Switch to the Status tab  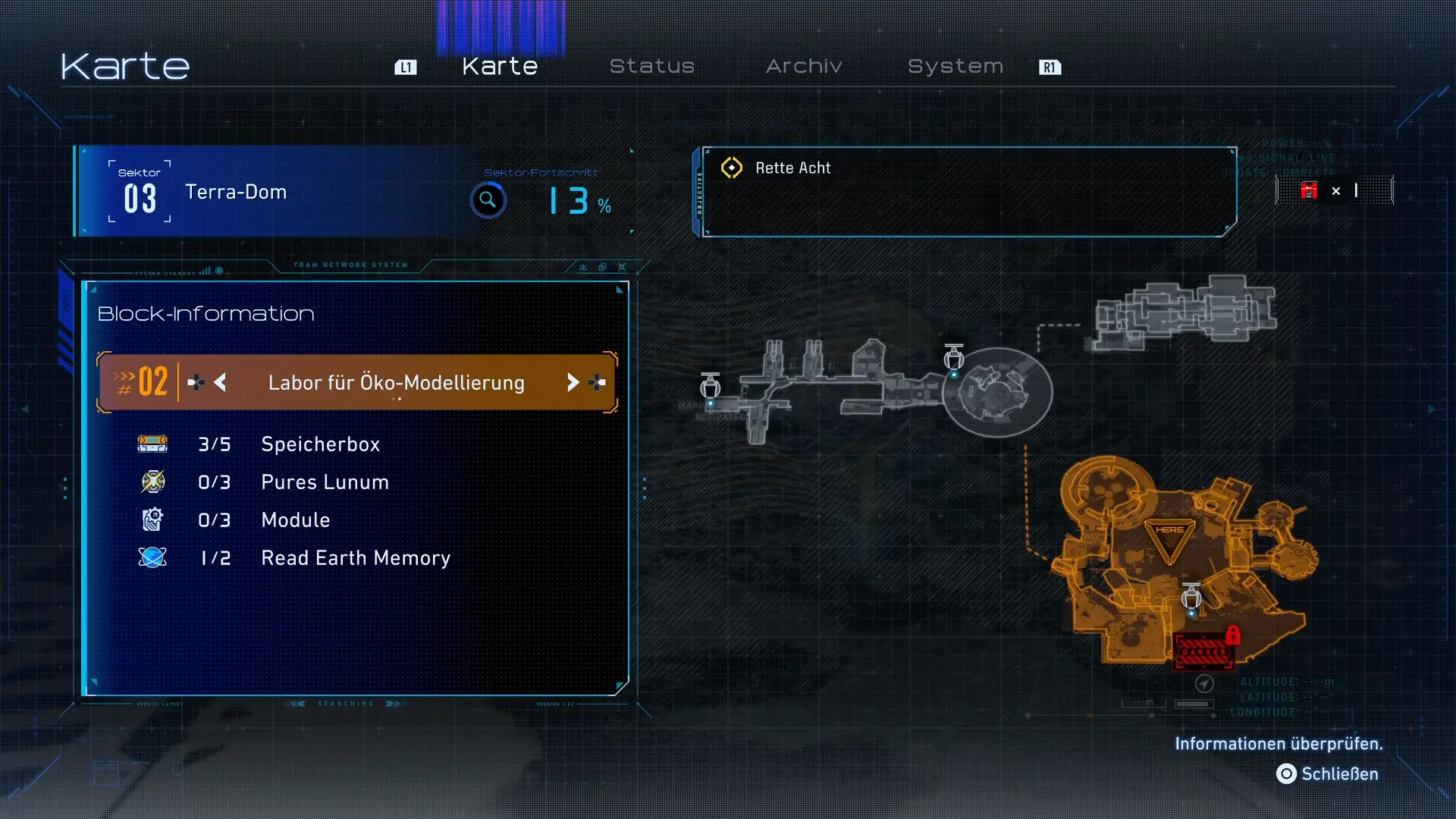point(651,67)
